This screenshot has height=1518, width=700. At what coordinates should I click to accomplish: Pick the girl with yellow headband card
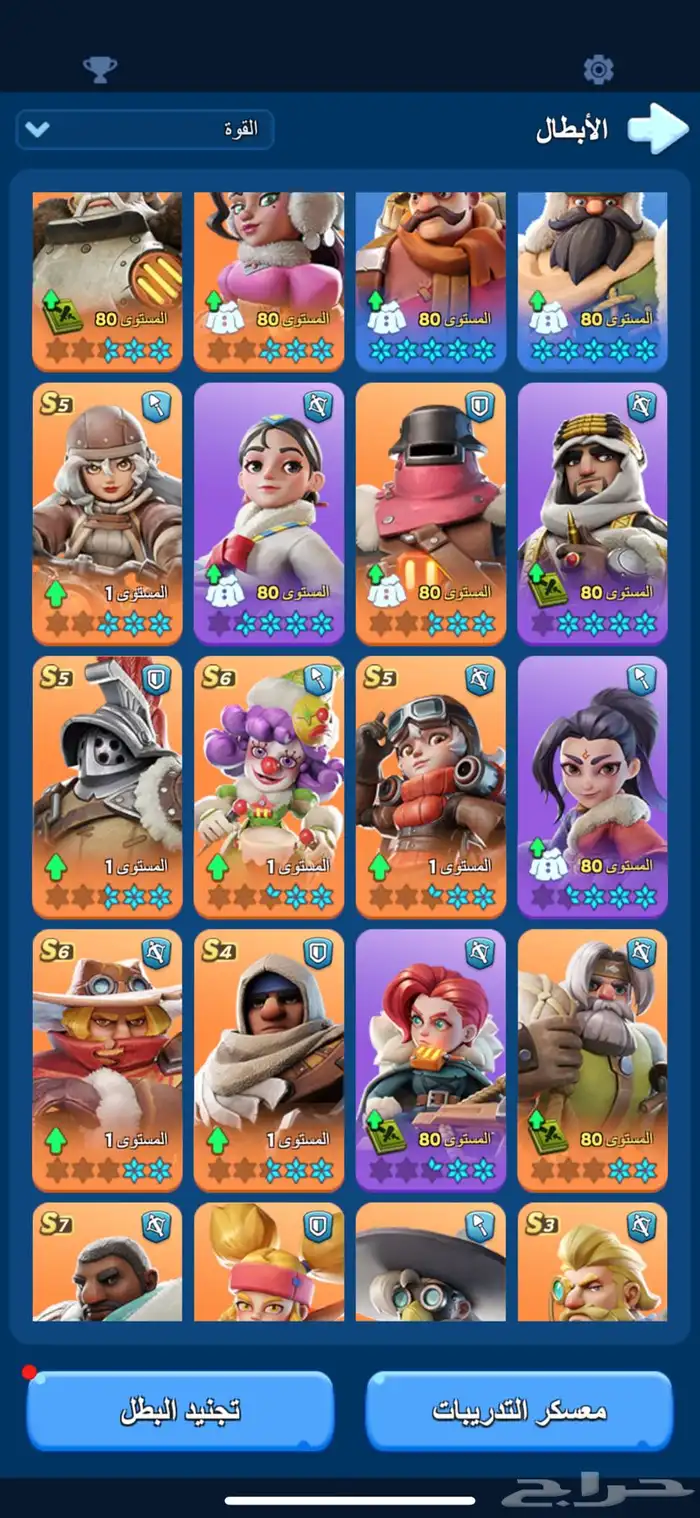(269, 1262)
